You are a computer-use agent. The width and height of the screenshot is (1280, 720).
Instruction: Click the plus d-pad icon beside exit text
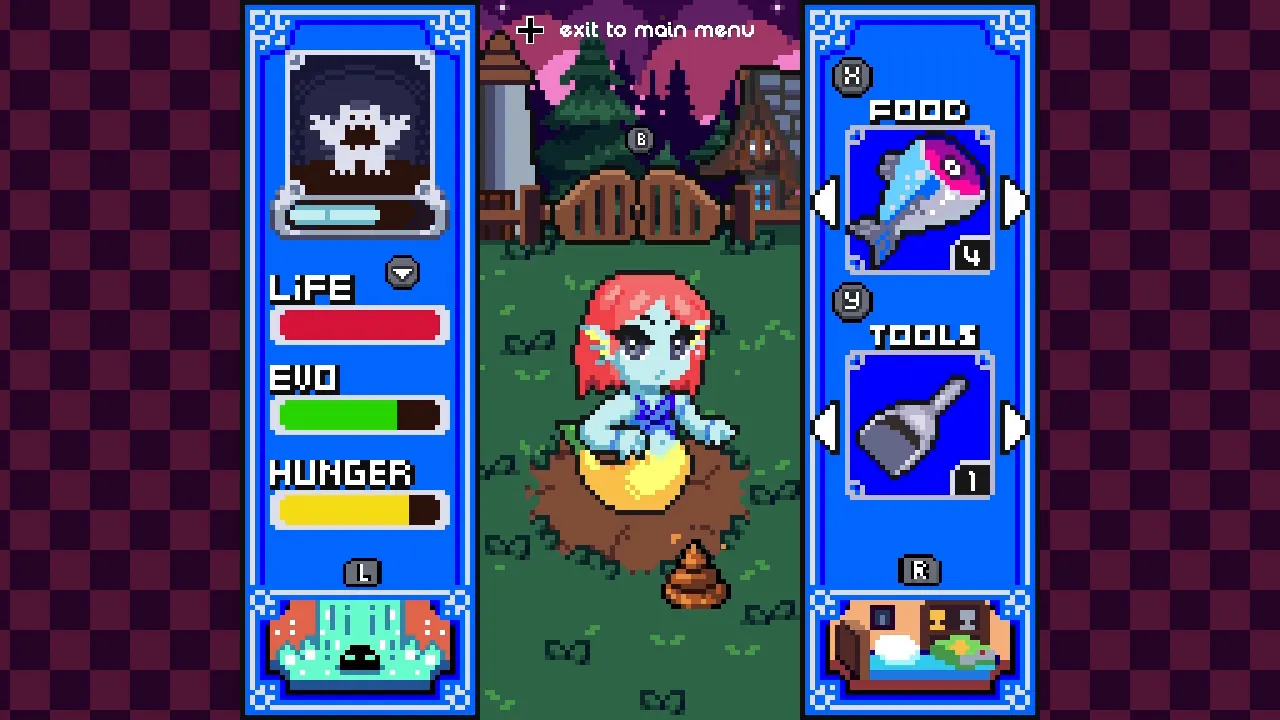529,30
